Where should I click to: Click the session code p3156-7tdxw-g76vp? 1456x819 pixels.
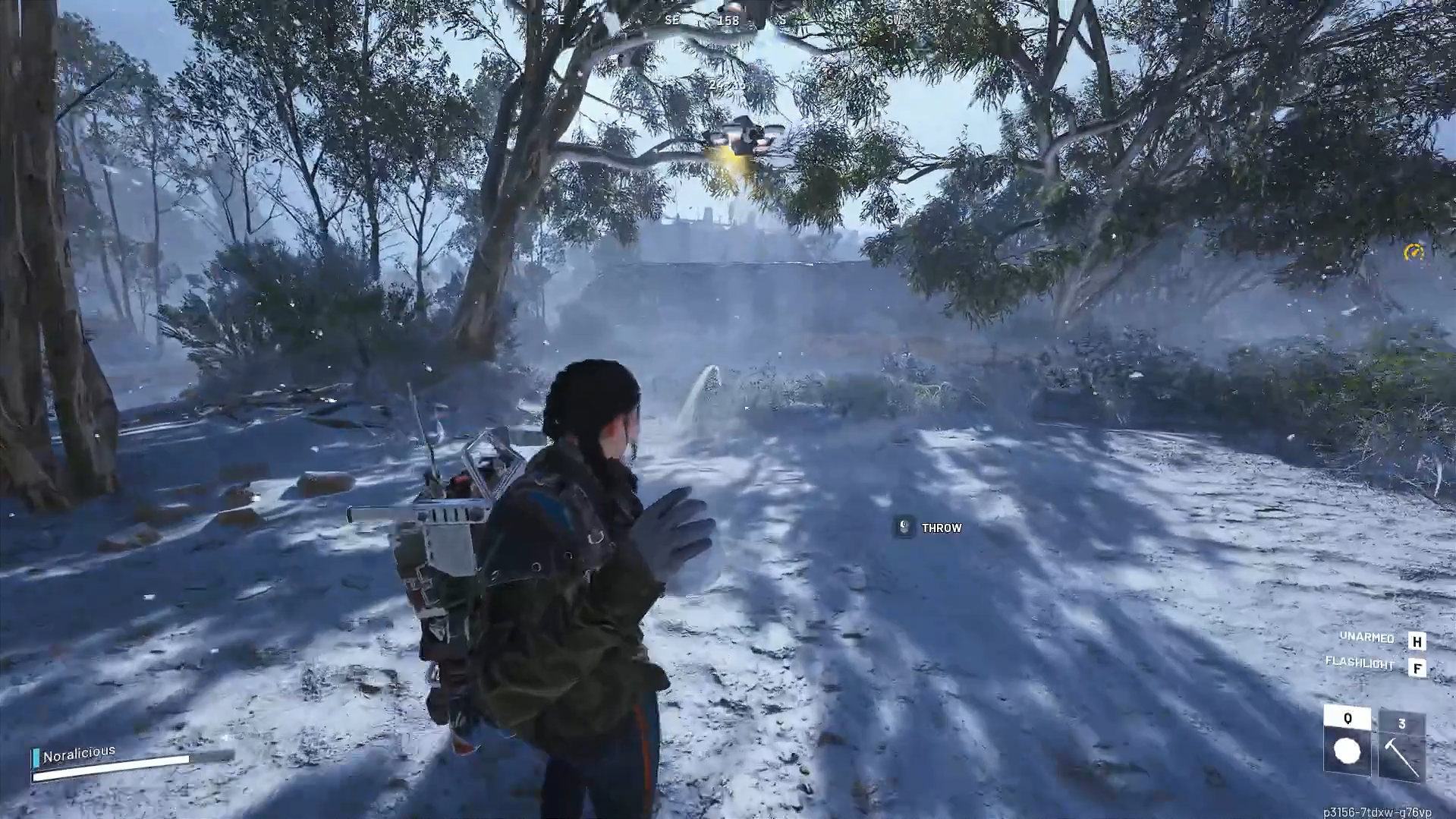1377,811
